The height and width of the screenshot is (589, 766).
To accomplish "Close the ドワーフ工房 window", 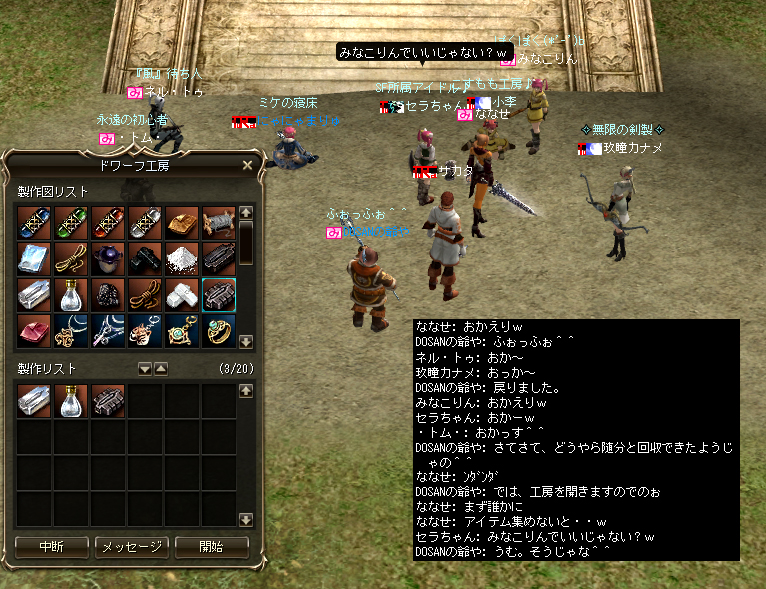I will click(247, 165).
